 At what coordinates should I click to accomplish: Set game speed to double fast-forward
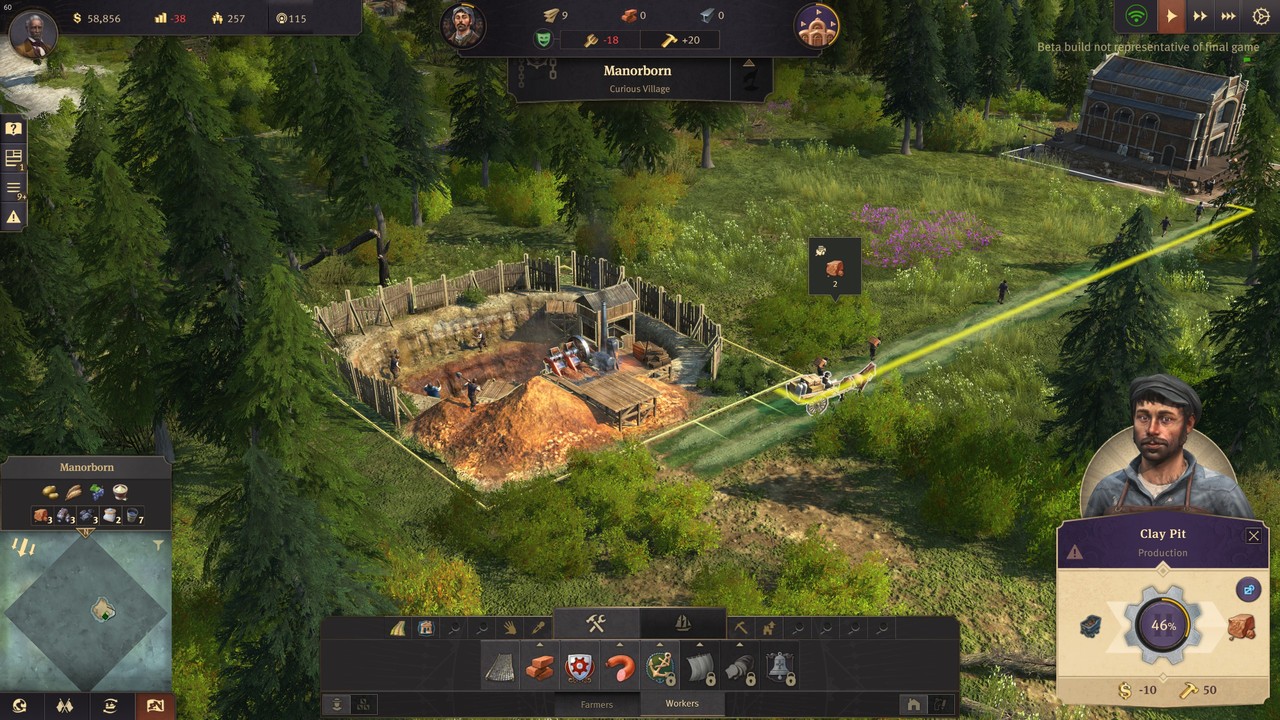[1199, 16]
